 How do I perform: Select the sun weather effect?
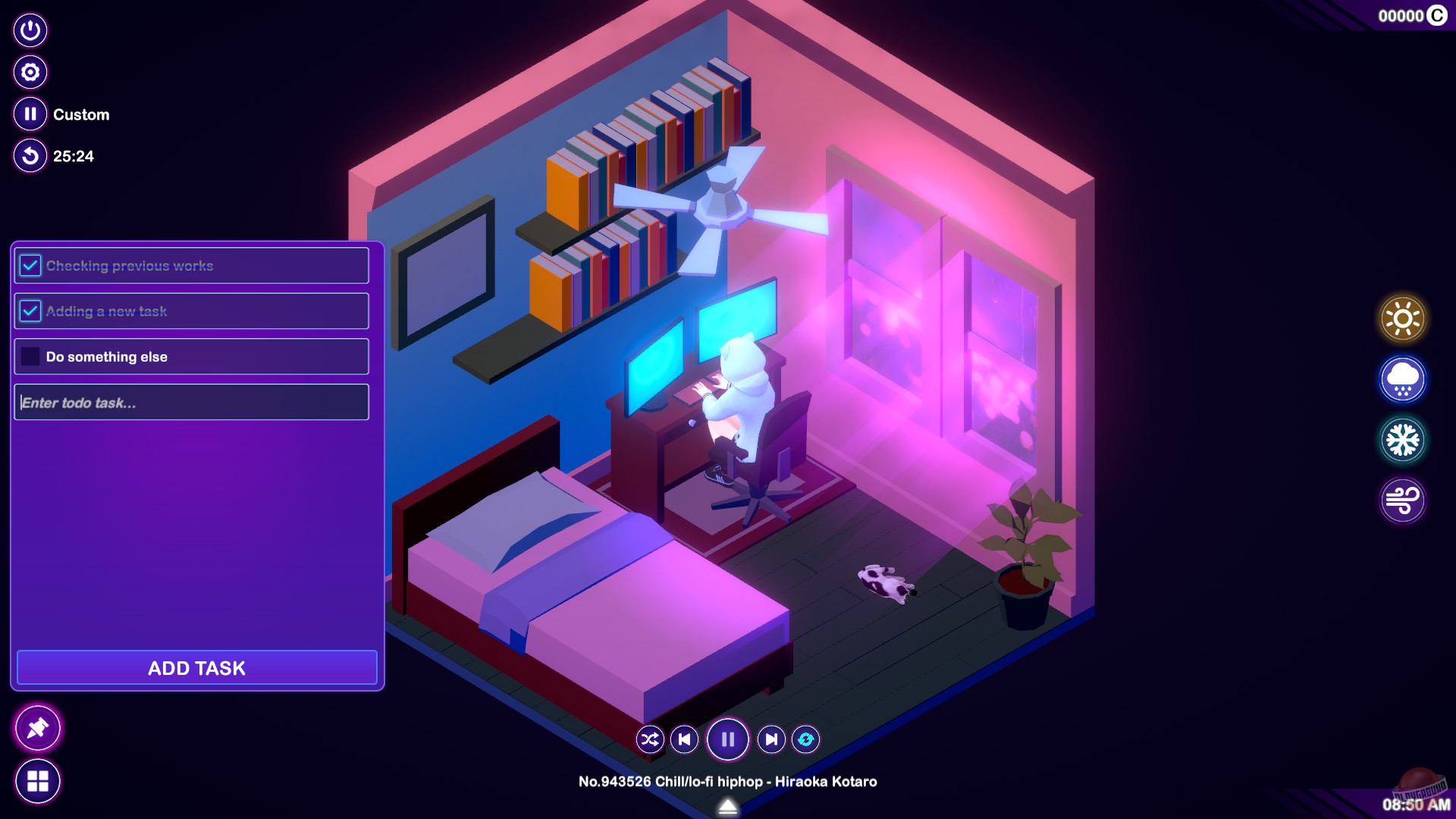[x=1401, y=317]
